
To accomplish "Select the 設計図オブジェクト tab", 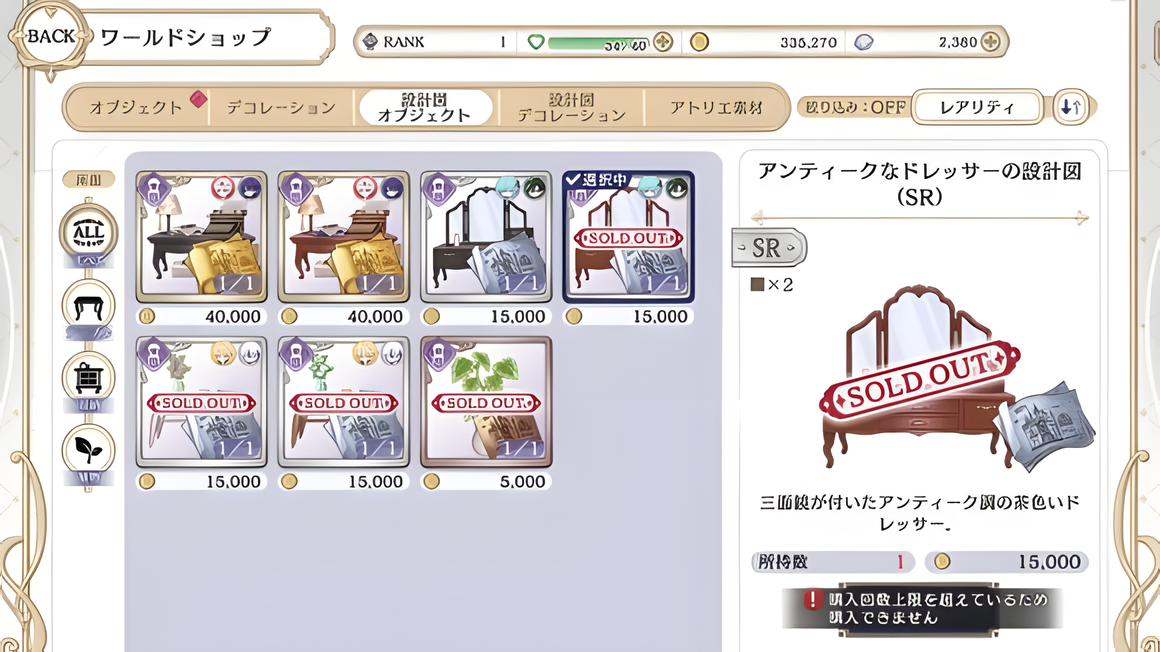I will [425, 107].
